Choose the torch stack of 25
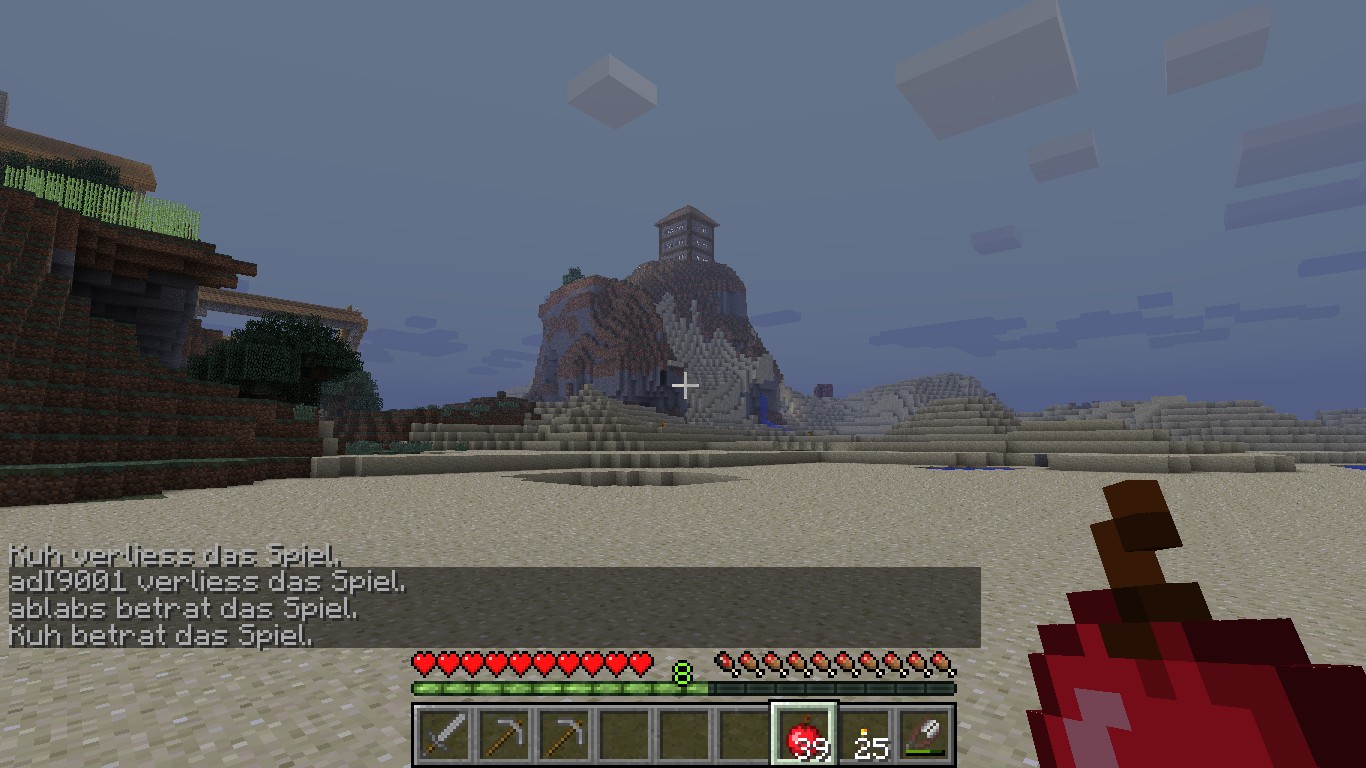This screenshot has height=768, width=1366. (866, 737)
